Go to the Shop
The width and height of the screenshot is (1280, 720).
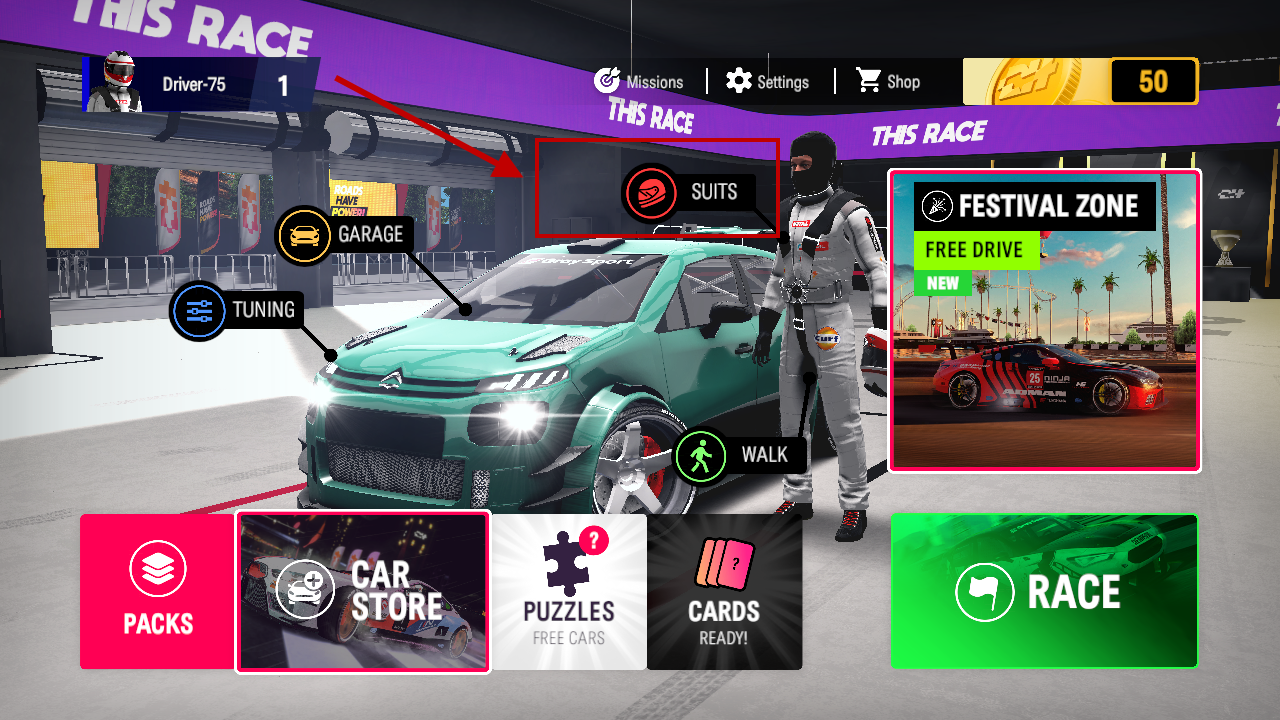pyautogui.click(x=888, y=82)
